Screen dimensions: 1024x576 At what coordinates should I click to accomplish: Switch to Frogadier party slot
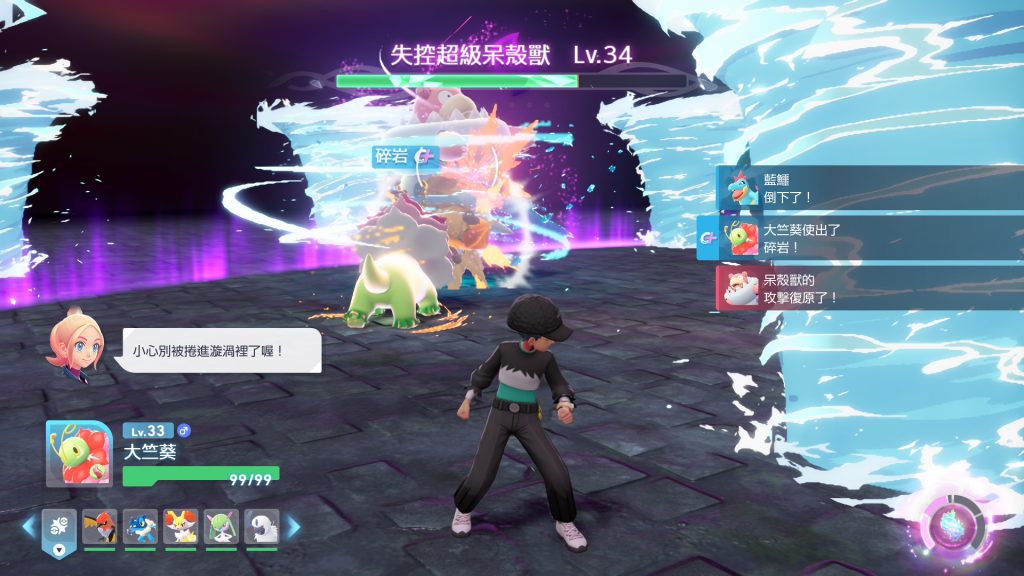point(139,526)
